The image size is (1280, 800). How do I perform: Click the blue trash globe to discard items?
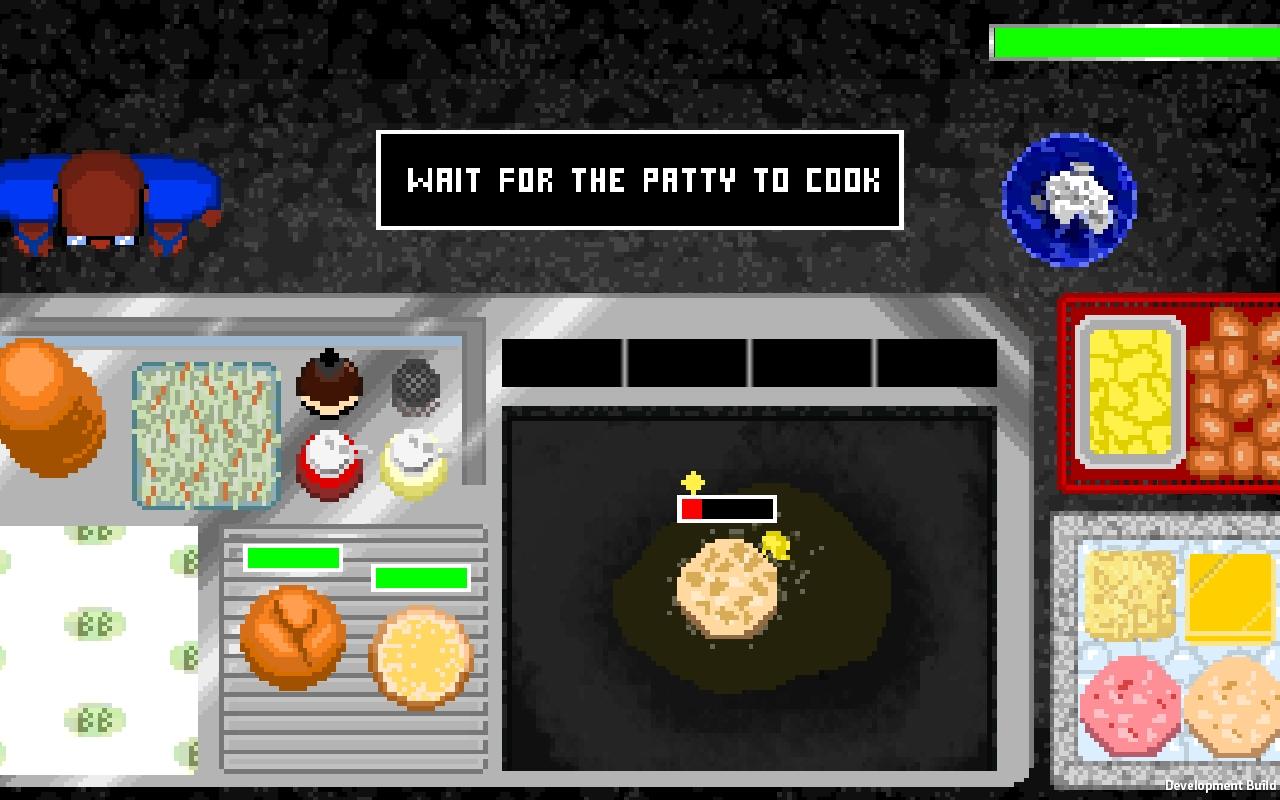point(1066,197)
